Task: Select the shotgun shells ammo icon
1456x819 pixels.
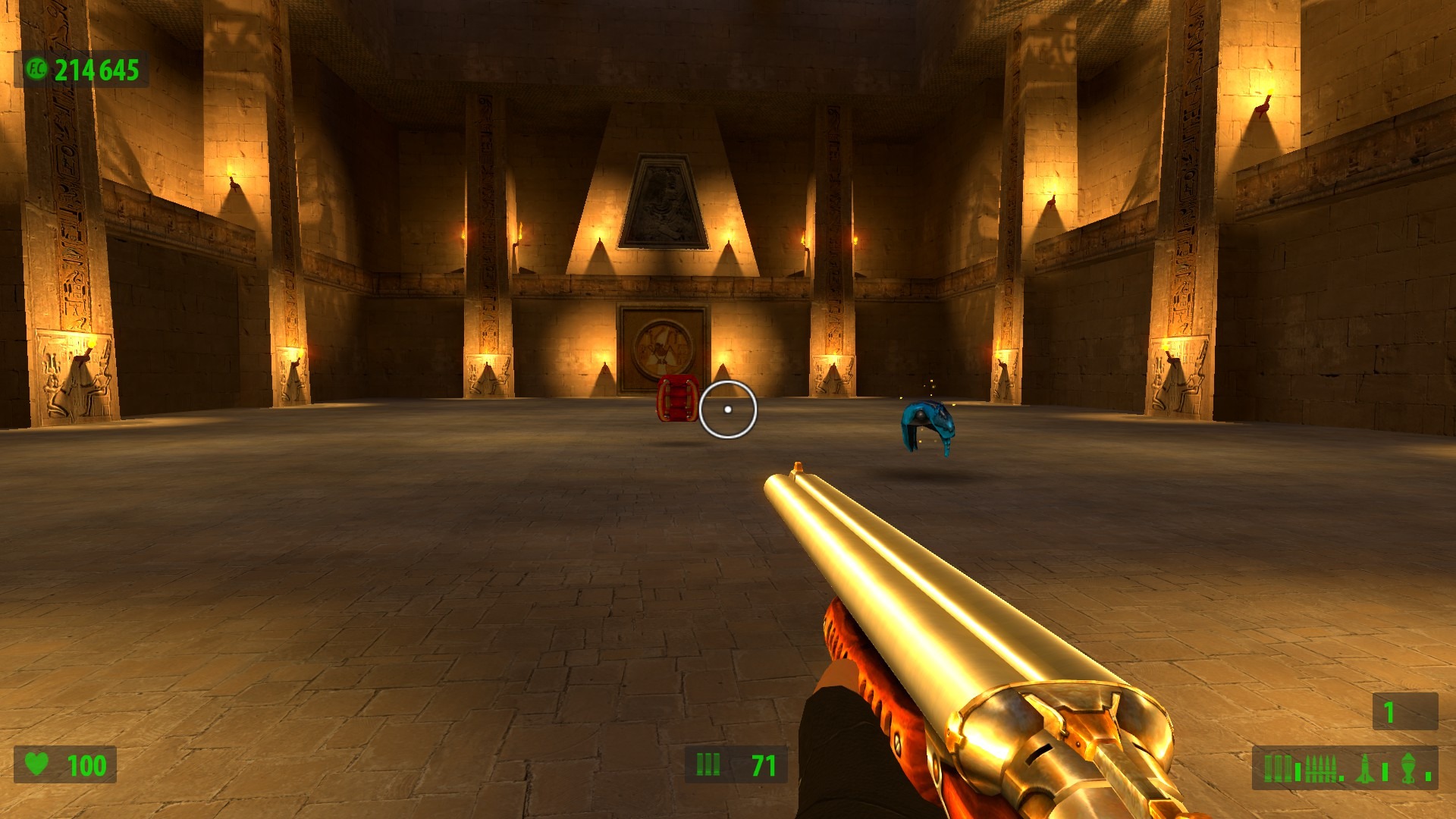Action: 1277,768
